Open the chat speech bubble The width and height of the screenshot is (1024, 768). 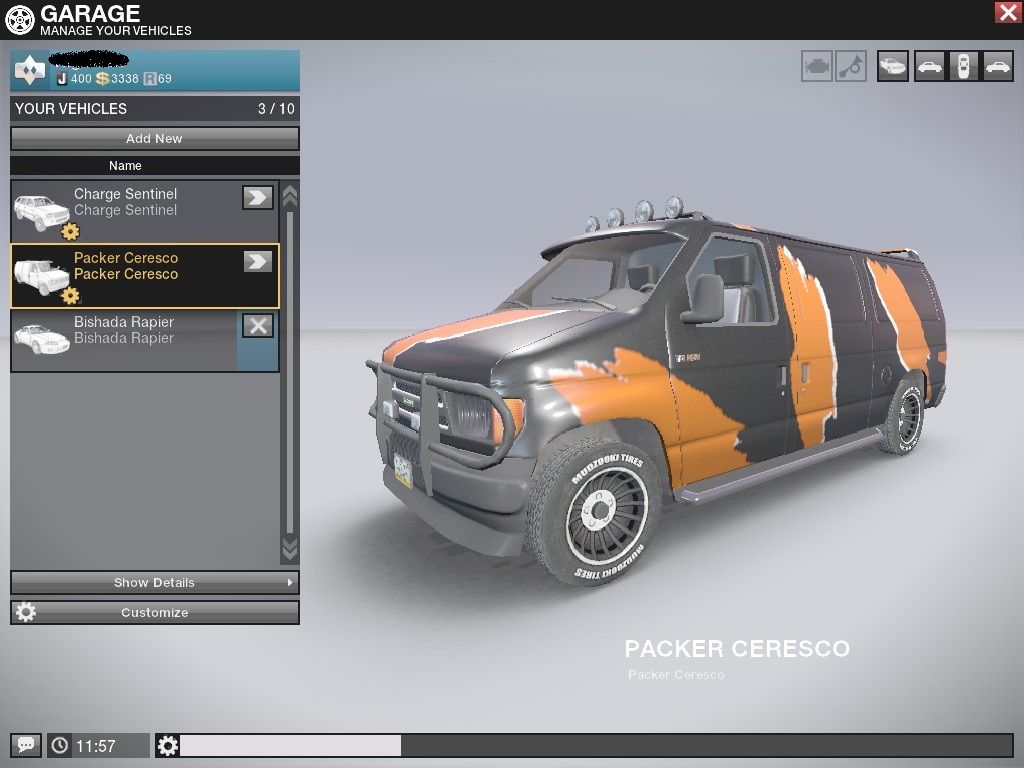pyautogui.click(x=26, y=745)
